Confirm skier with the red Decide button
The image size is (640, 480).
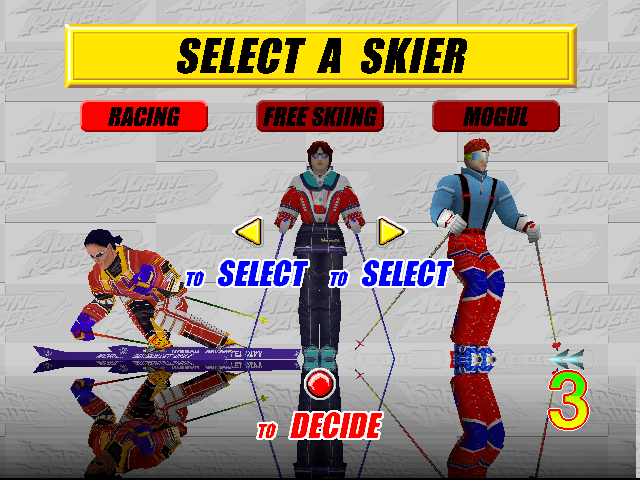319,382
